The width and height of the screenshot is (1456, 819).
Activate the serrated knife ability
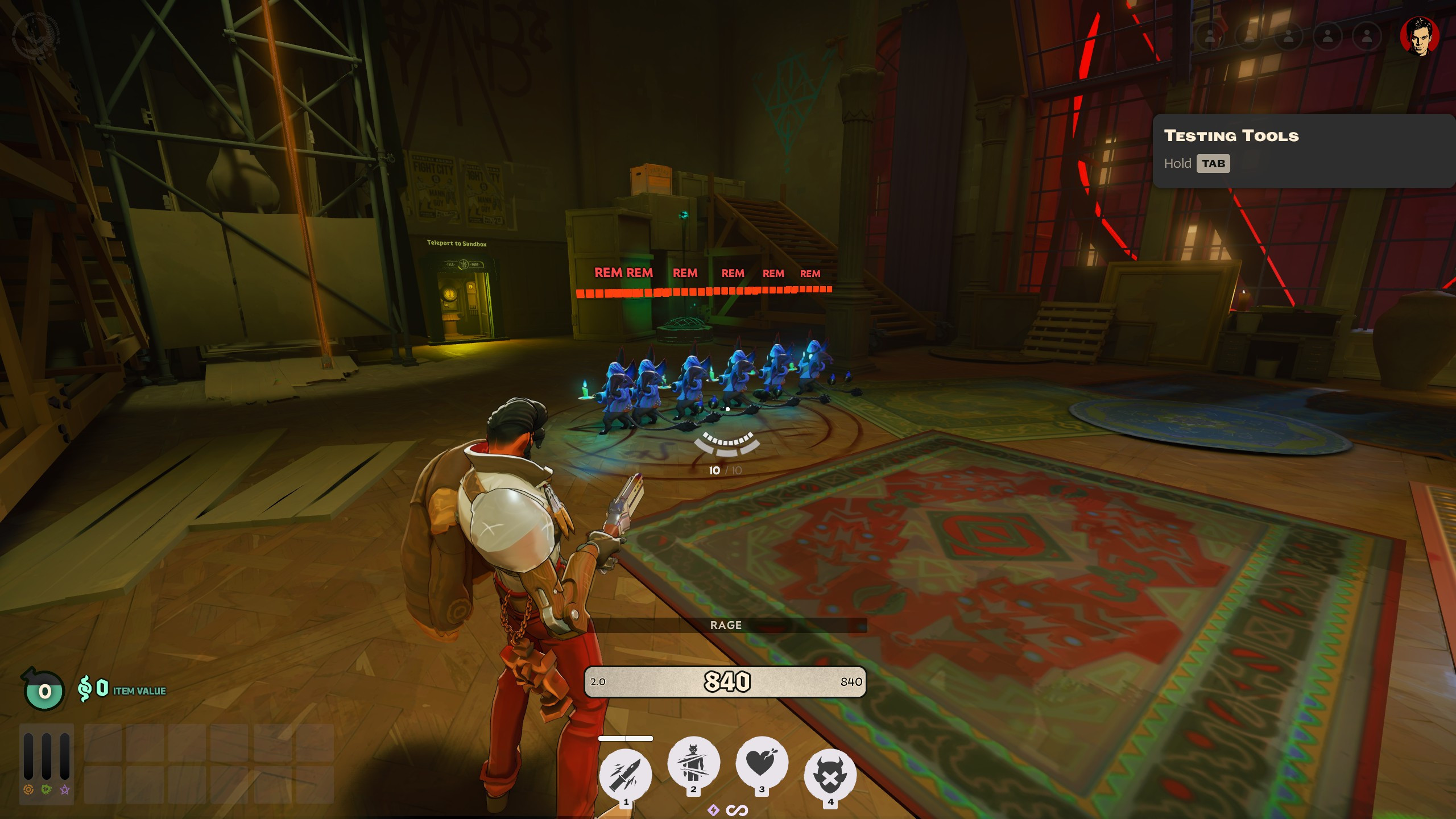[626, 775]
